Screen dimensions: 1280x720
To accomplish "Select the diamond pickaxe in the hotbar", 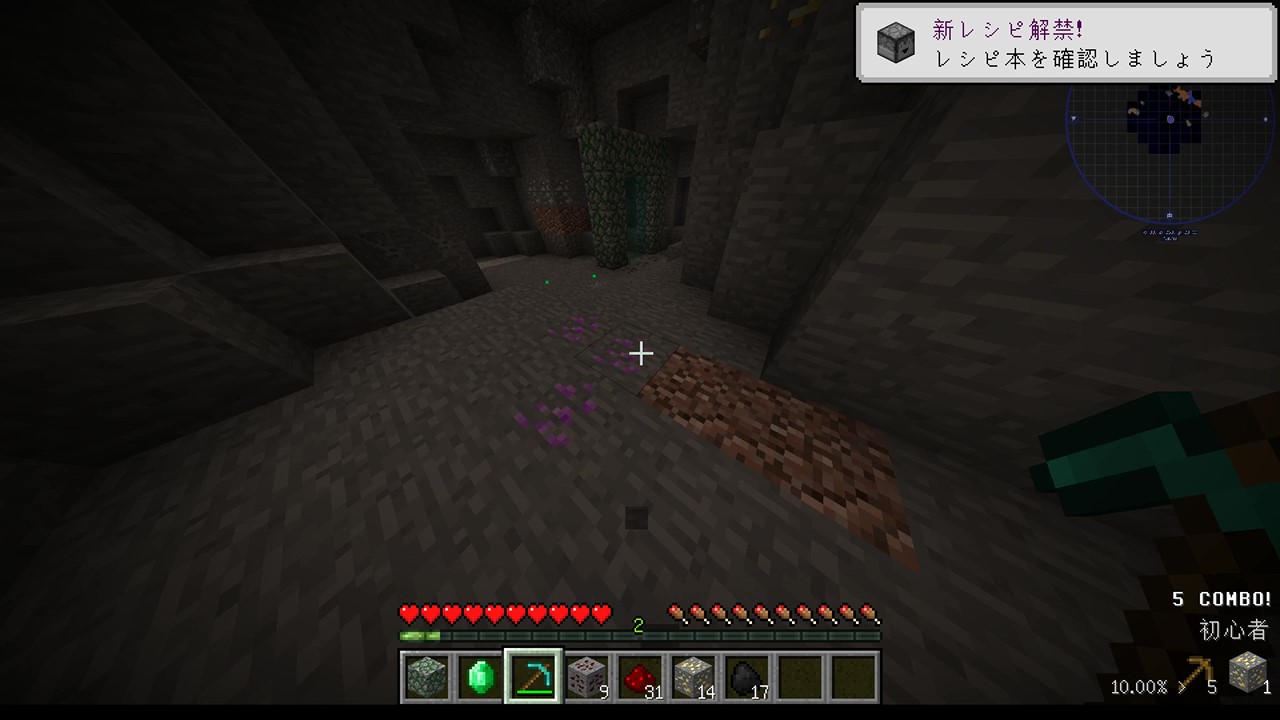I will (x=533, y=677).
